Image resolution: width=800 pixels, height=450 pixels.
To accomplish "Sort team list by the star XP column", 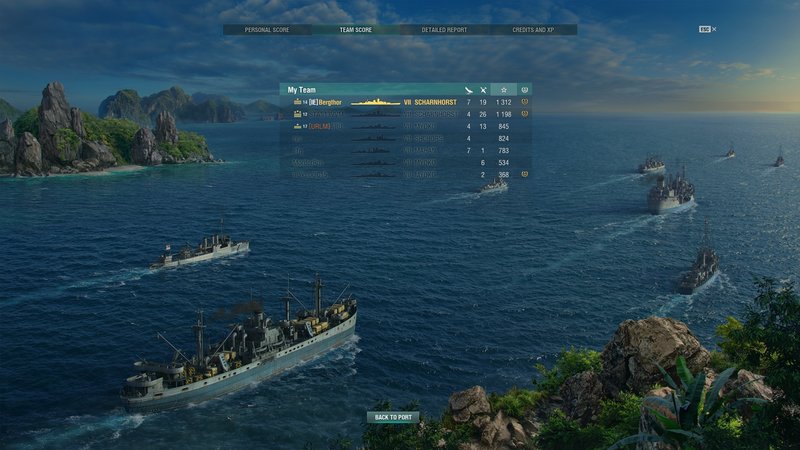I will point(504,90).
